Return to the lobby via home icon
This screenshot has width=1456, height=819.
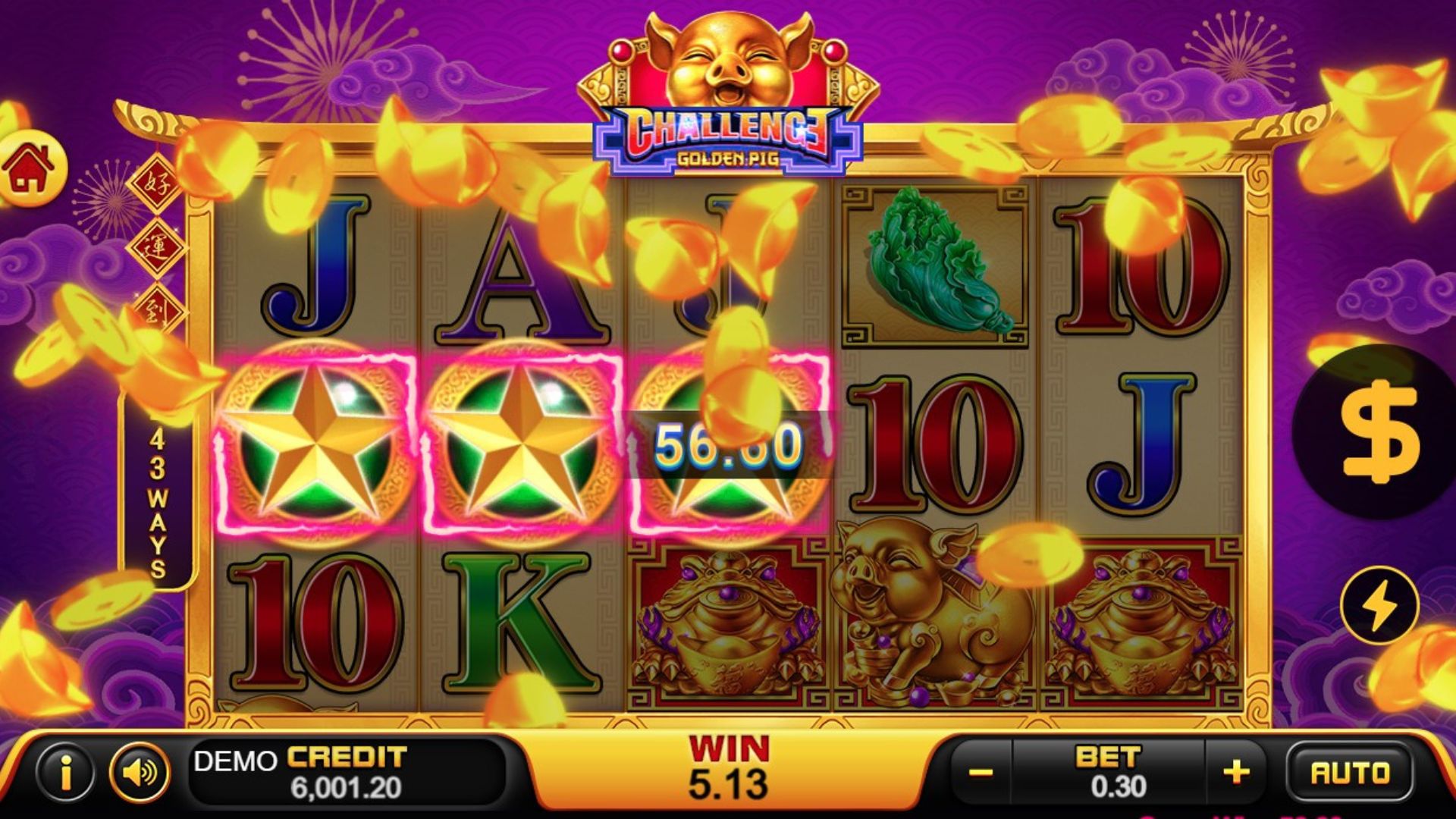click(30, 168)
